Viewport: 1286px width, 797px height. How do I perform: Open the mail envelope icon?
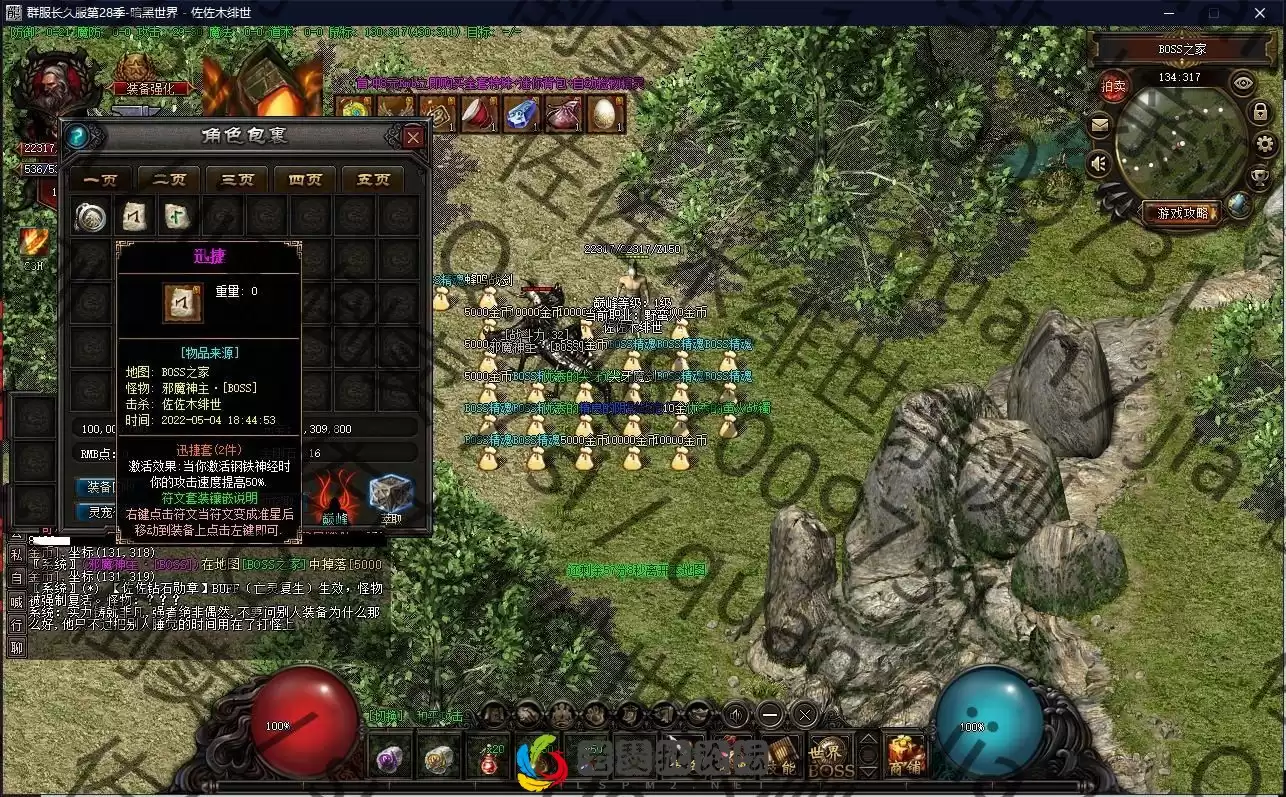coord(1100,125)
